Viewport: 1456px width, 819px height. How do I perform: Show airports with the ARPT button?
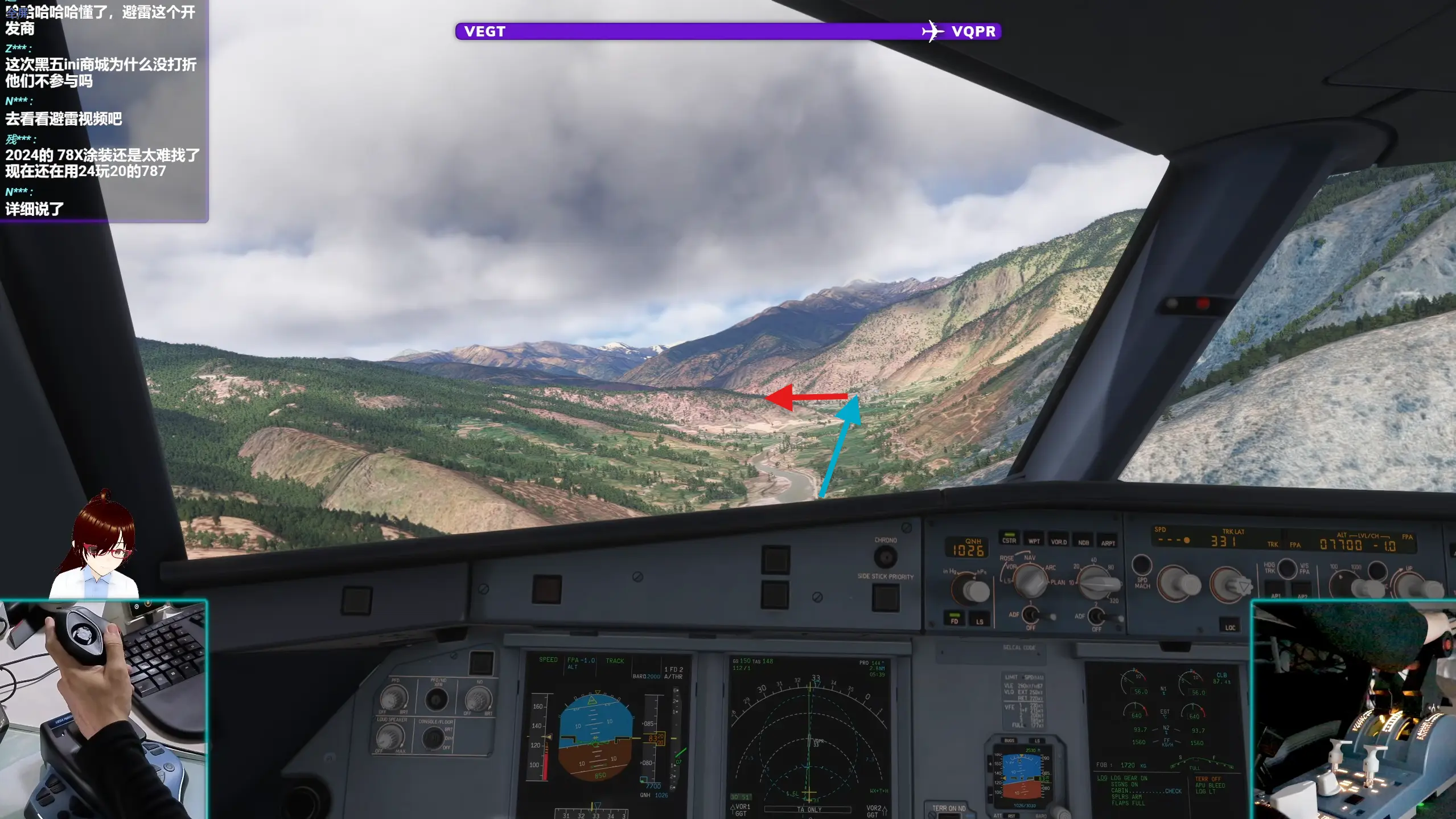coord(1108,542)
